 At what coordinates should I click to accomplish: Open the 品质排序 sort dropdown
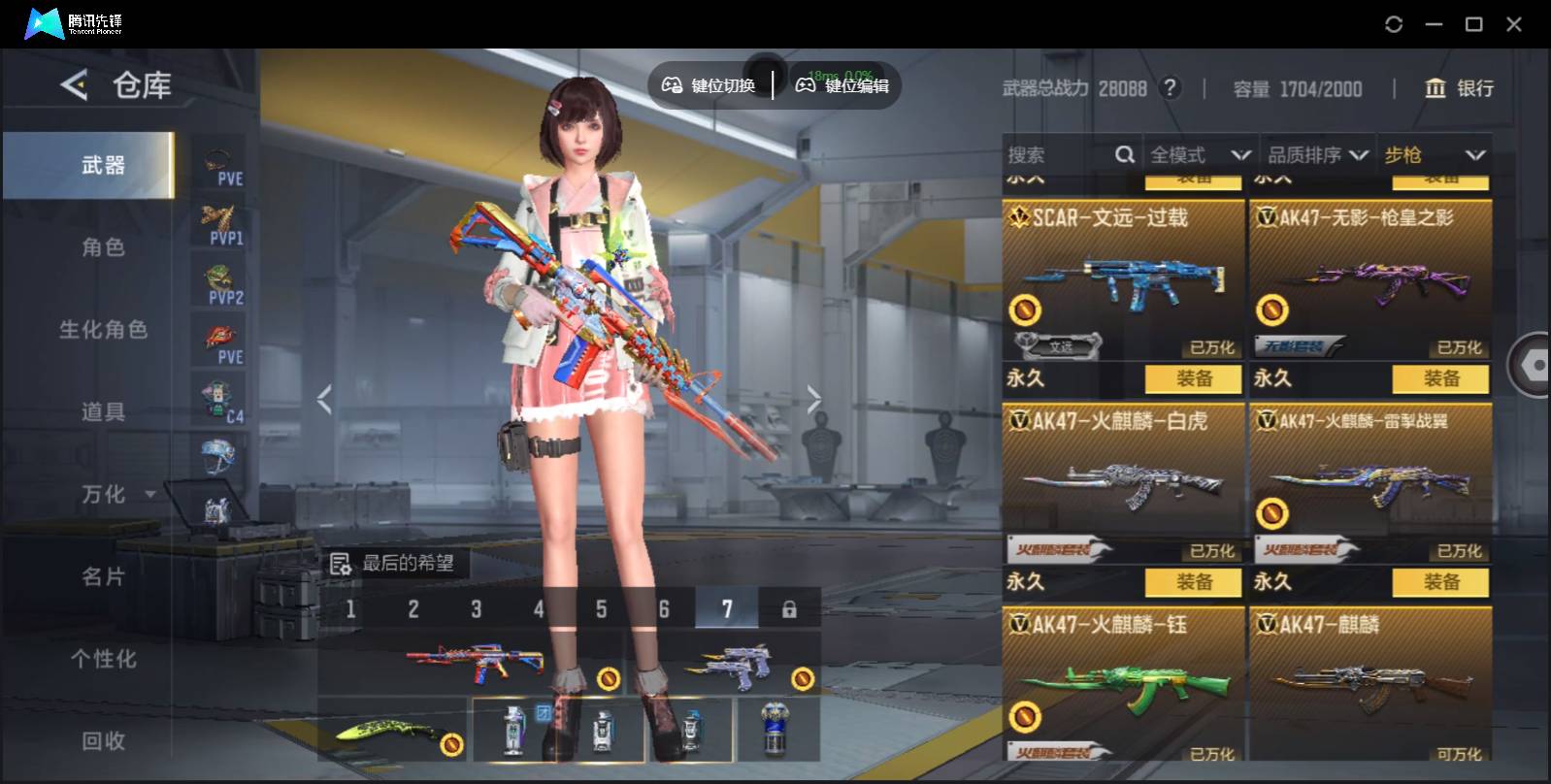pyautogui.click(x=1317, y=155)
